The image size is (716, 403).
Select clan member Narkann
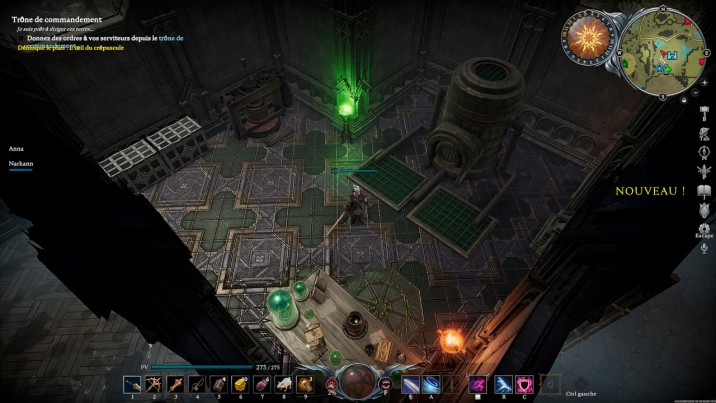22,164
